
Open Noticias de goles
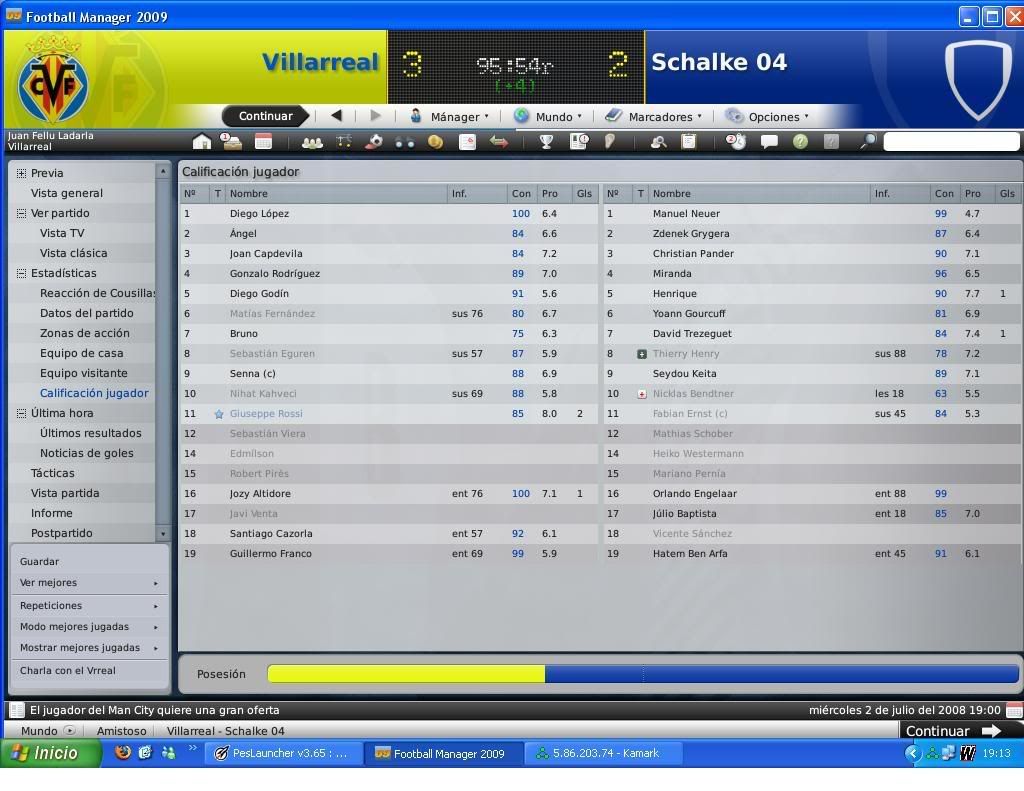pos(87,453)
